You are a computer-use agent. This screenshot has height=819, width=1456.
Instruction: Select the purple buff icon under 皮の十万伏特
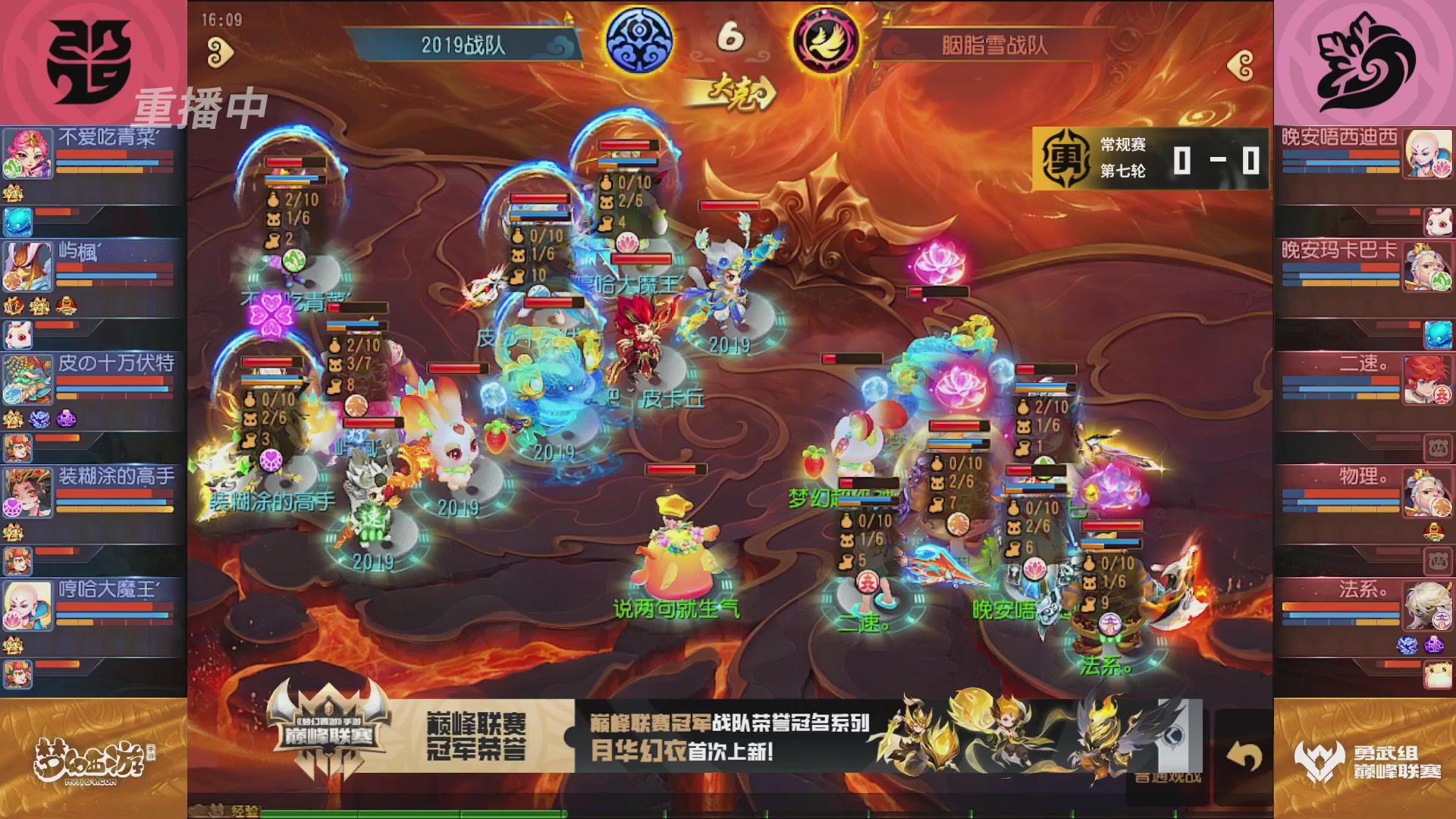[67, 417]
